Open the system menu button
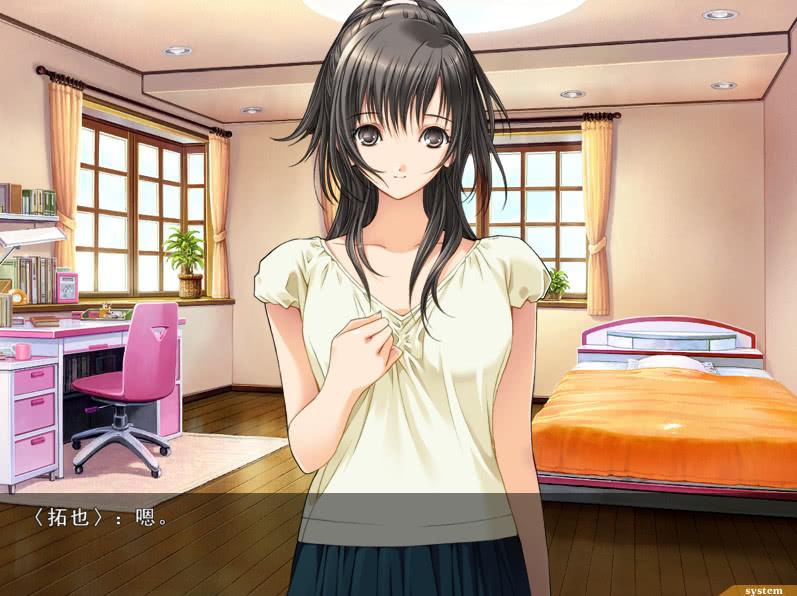The image size is (797, 596). (763, 590)
